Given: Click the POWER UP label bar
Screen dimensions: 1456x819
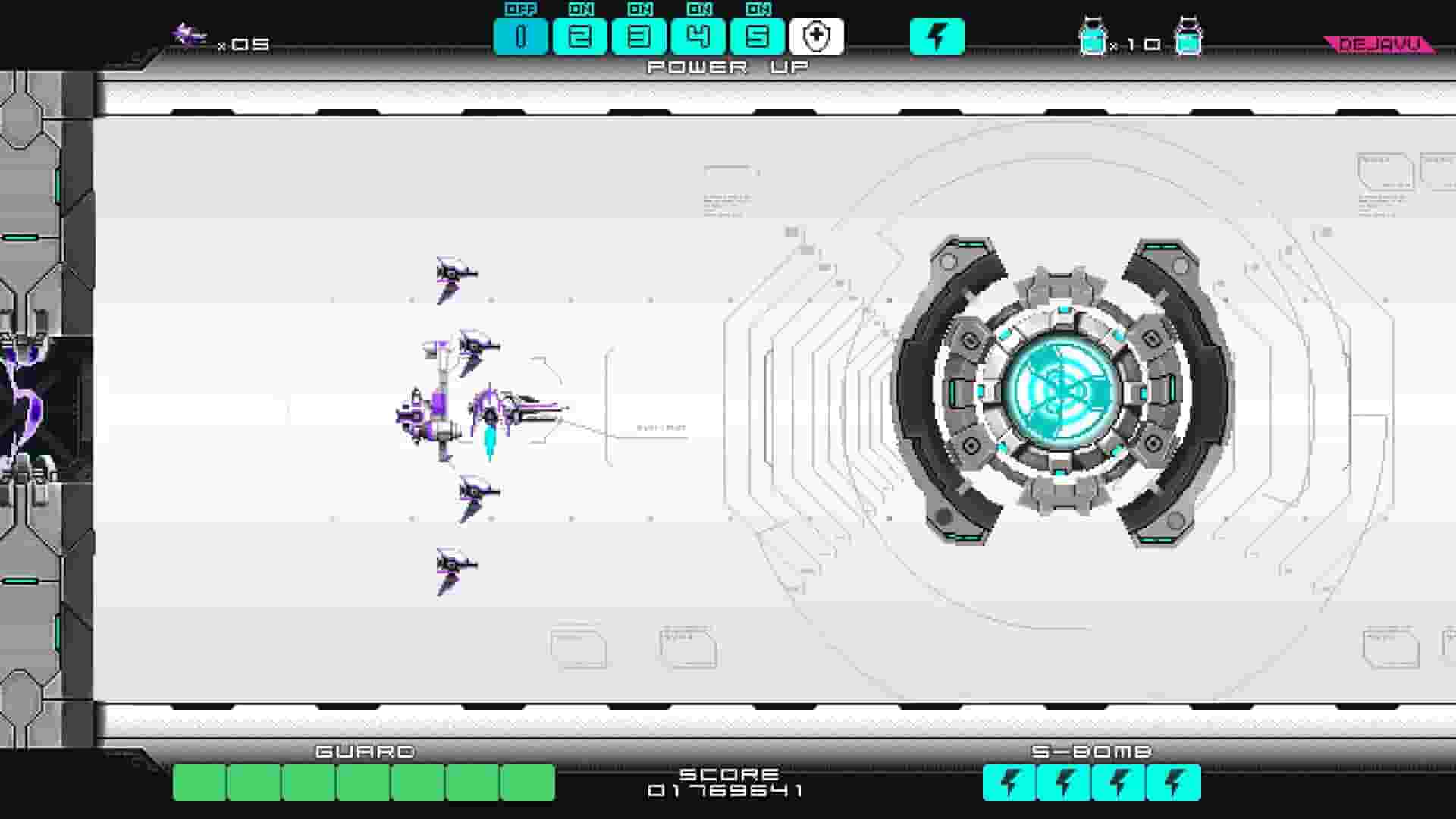Looking at the screenshot, I should pos(725,67).
